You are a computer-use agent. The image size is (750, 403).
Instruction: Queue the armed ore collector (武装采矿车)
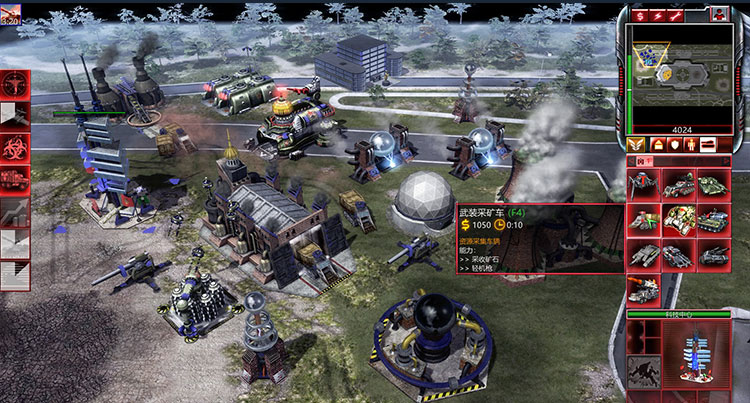pos(679,219)
